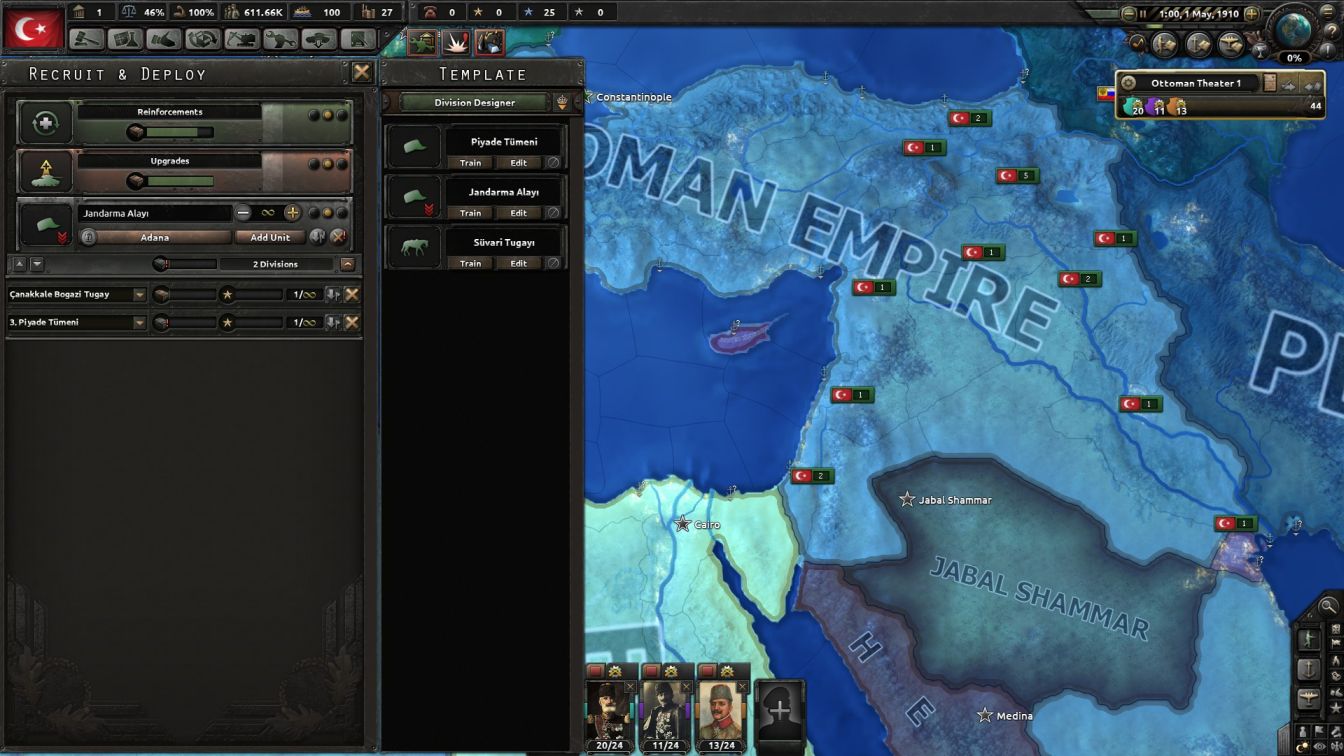
Task: Toggle the Reinforcements priority dot
Action: click(x=327, y=112)
